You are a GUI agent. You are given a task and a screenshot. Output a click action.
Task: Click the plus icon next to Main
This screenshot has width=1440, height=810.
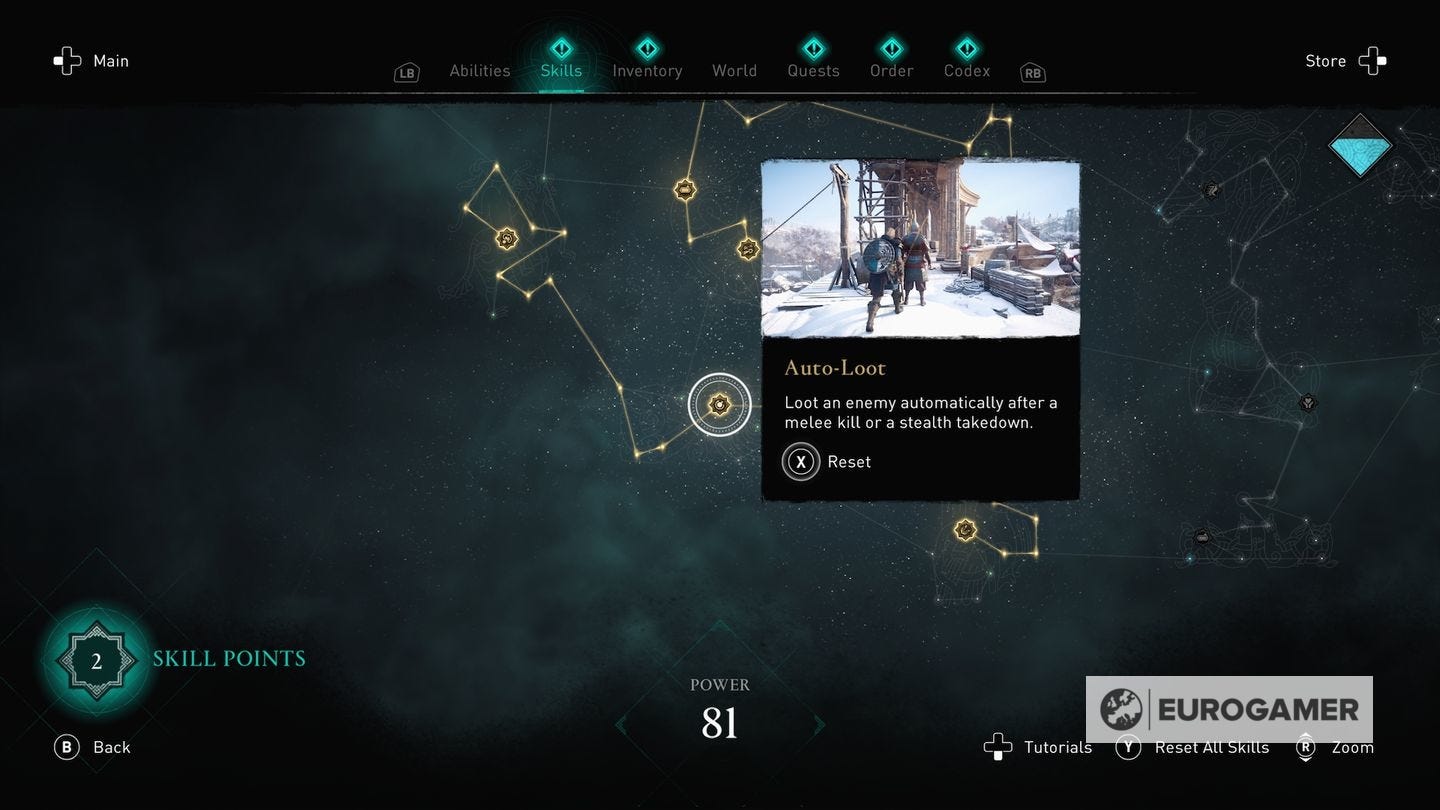point(67,61)
